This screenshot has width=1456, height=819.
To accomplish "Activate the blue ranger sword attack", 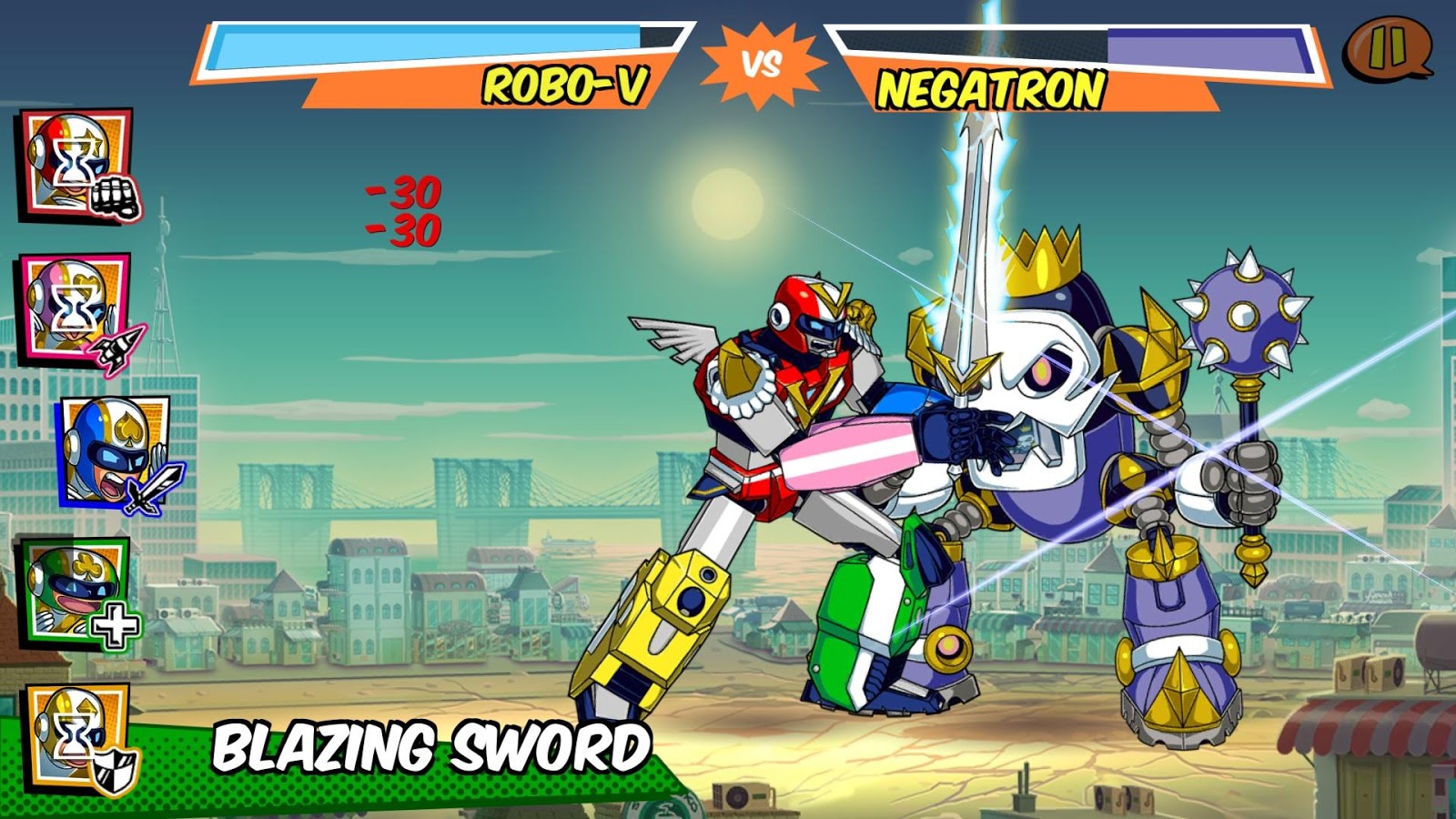I will (116, 452).
